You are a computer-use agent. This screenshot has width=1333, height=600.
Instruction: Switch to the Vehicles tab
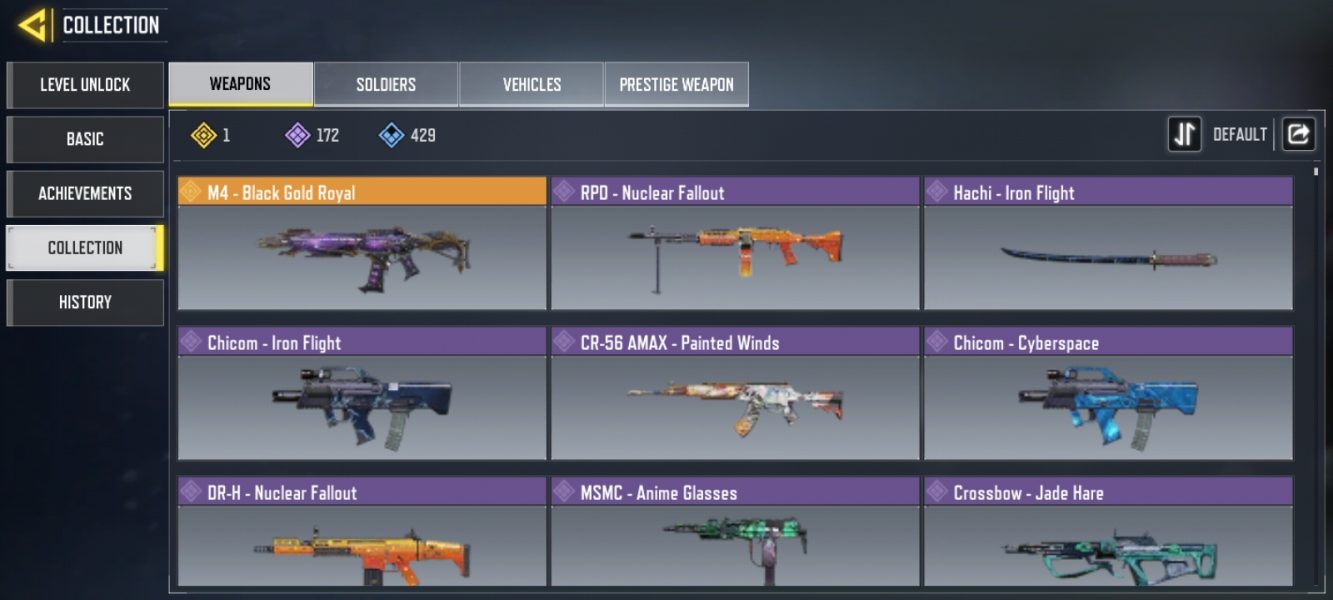point(531,85)
